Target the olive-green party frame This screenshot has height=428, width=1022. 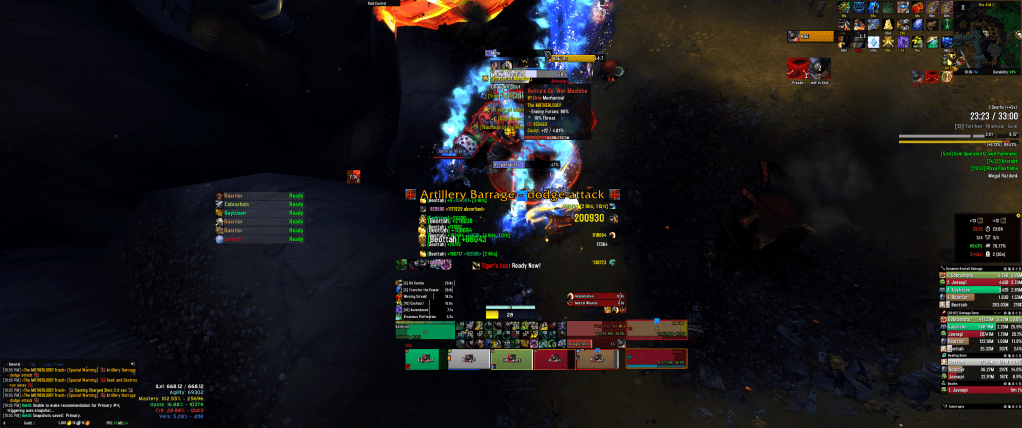click(511, 359)
